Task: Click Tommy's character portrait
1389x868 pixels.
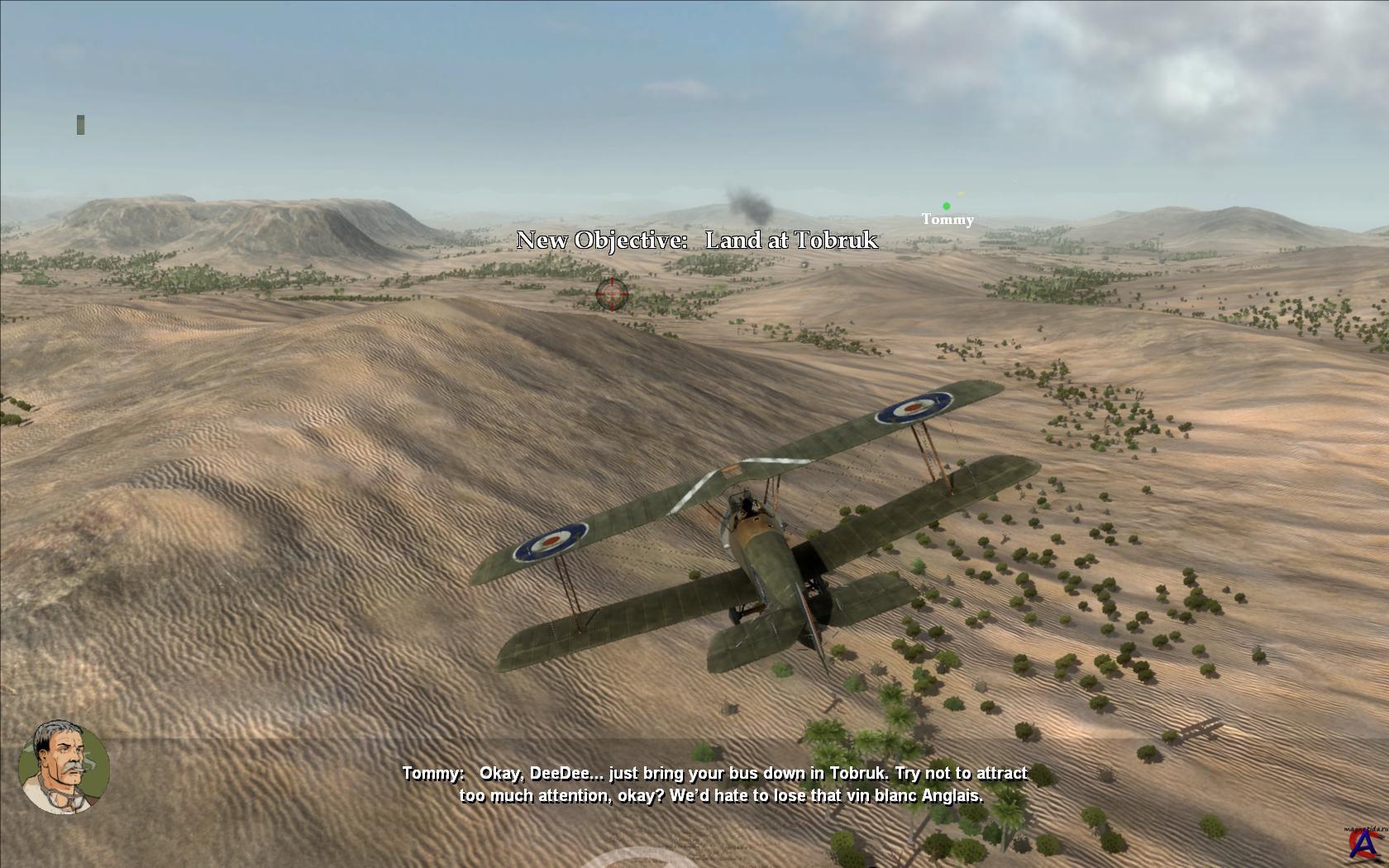Action: tap(64, 766)
